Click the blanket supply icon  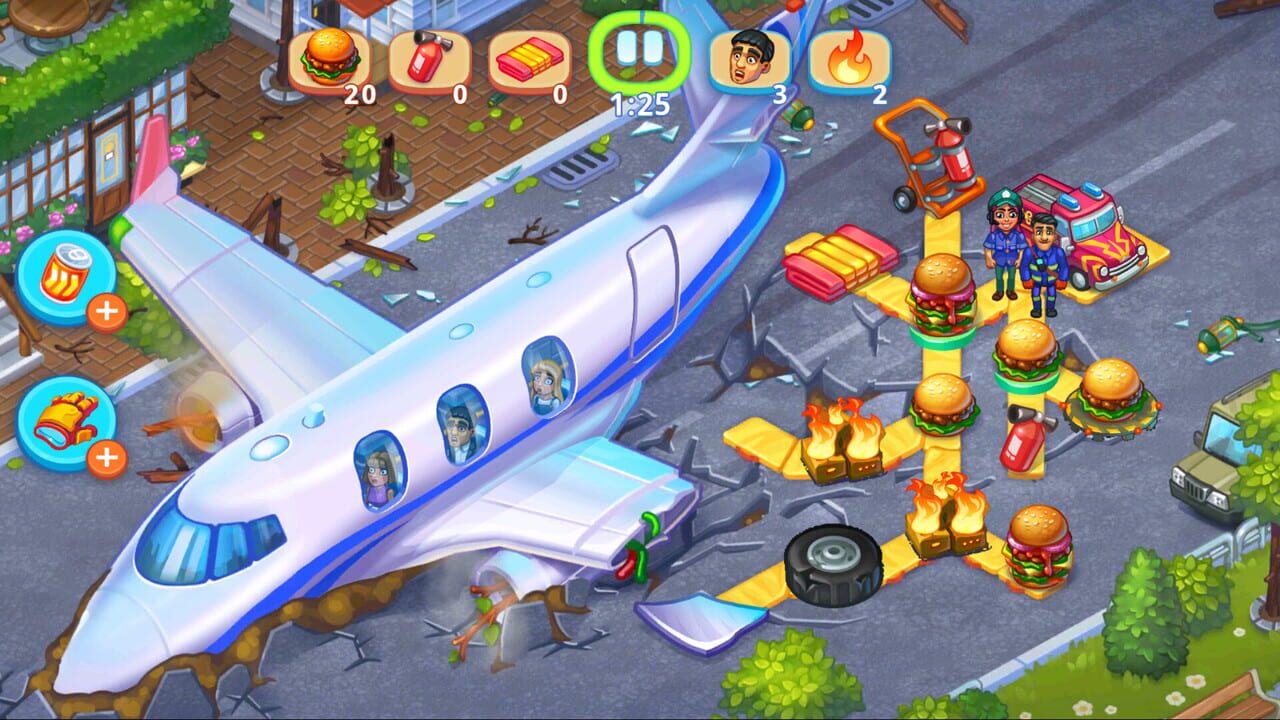(x=527, y=60)
